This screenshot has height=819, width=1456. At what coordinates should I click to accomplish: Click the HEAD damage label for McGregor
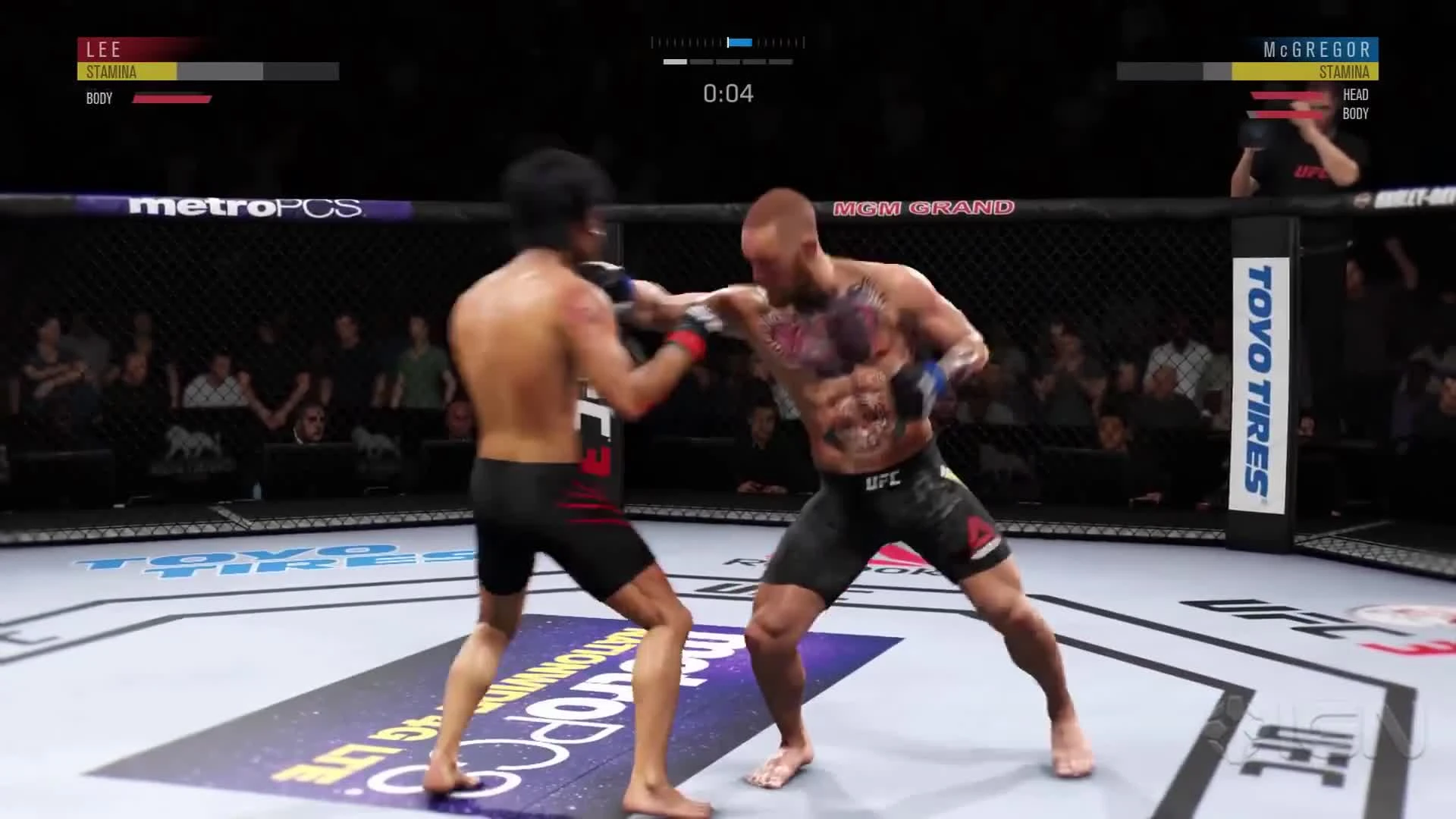(1356, 94)
